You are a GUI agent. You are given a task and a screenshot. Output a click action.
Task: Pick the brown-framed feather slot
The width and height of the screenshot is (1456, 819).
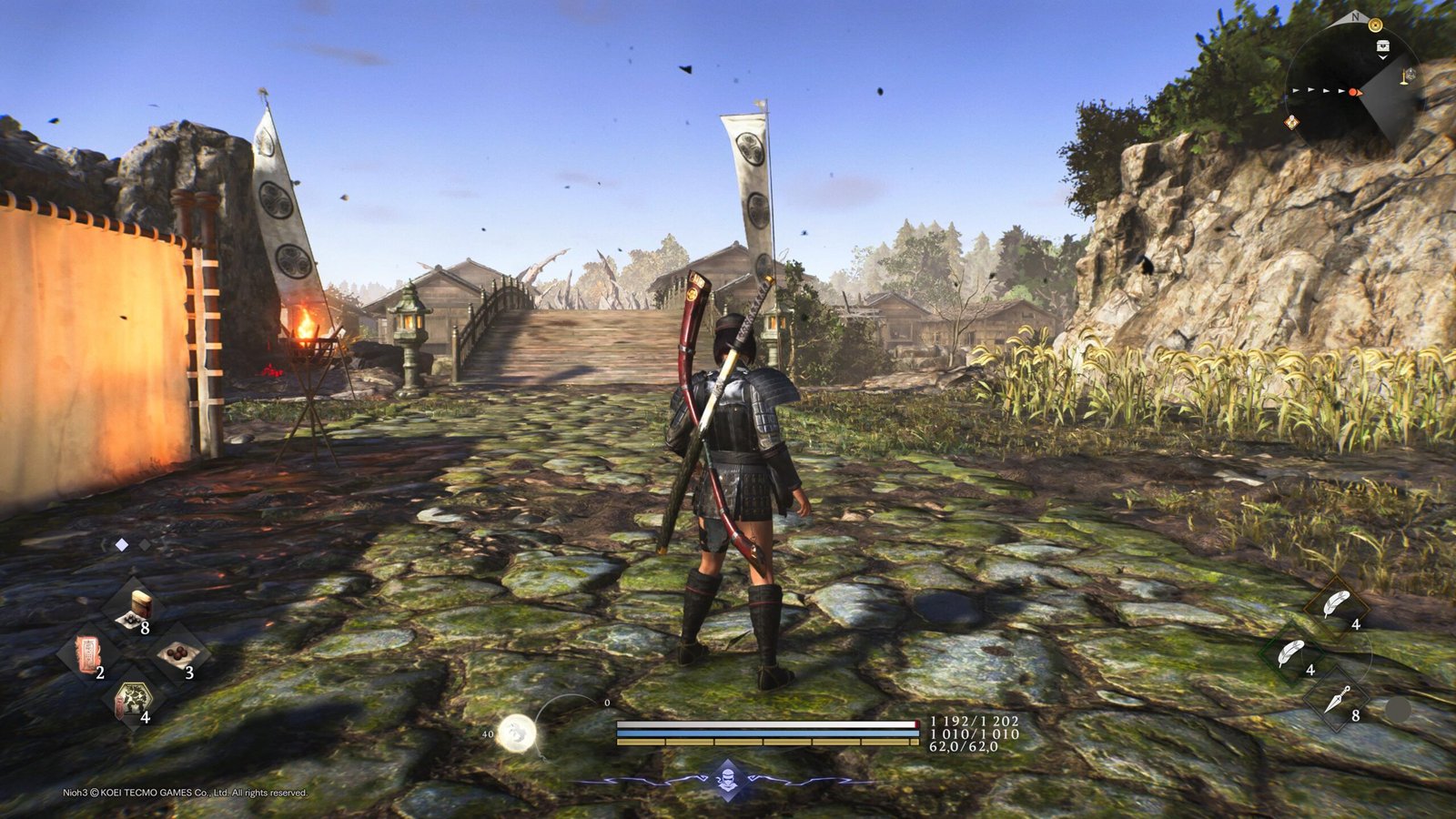coord(1336,603)
